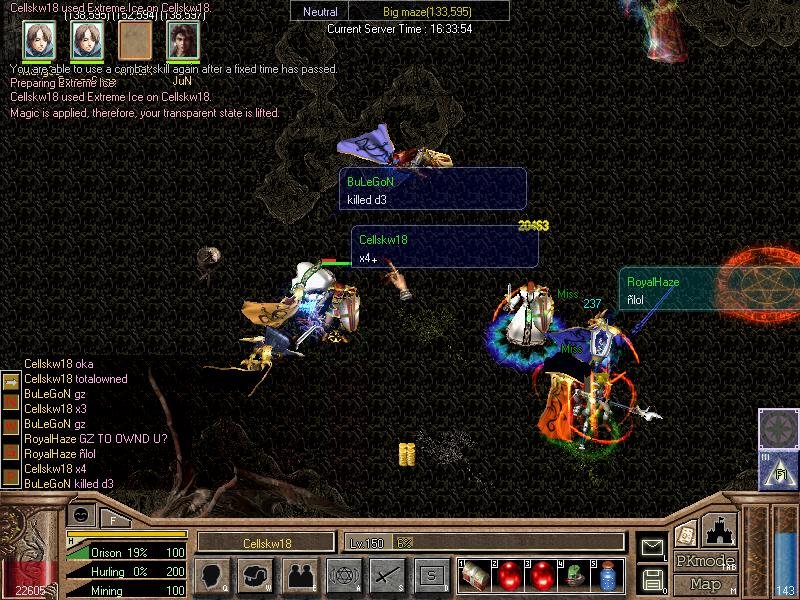800x600 pixels.
Task: Open the crossed swords skill button
Action: pyautogui.click(x=387, y=576)
